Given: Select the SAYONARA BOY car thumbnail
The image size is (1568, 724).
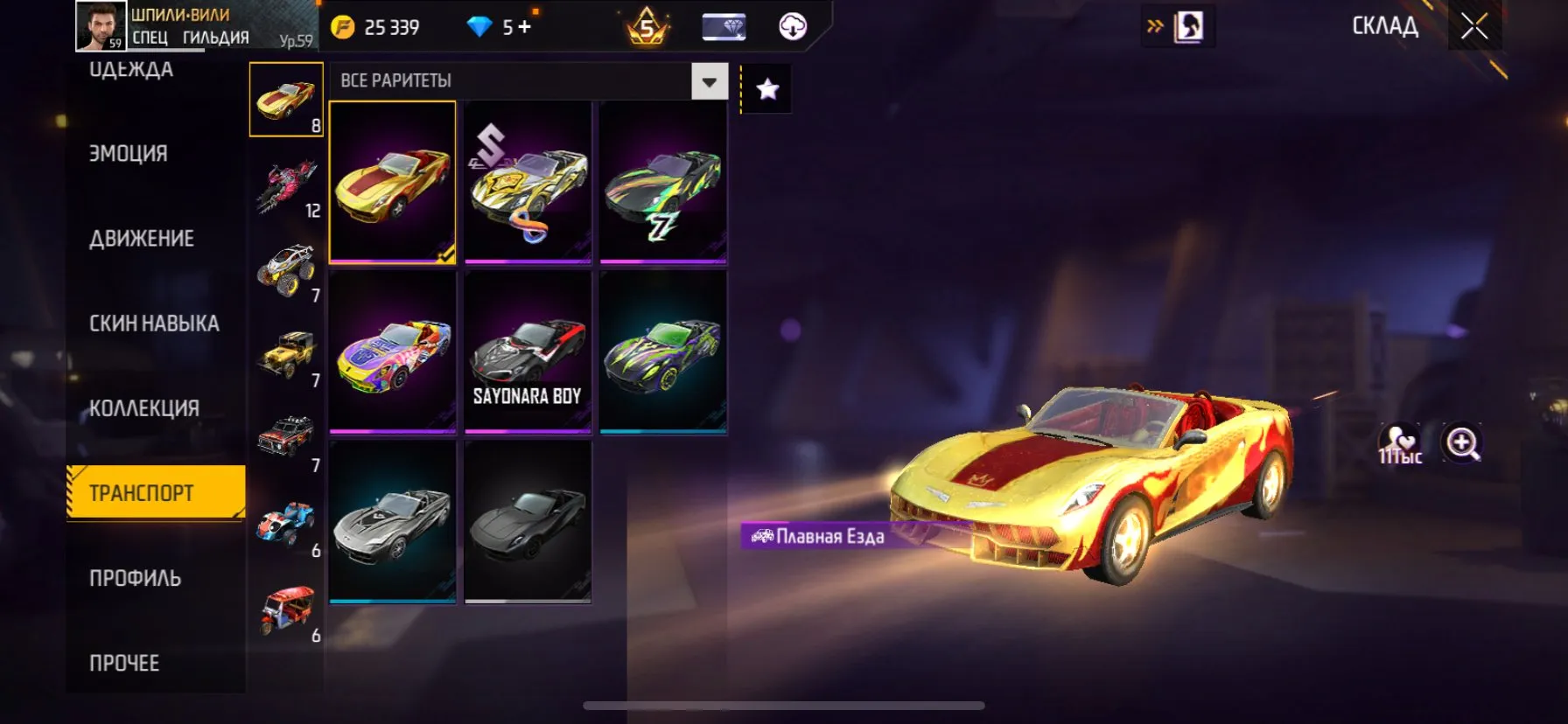Looking at the screenshot, I should (528, 353).
